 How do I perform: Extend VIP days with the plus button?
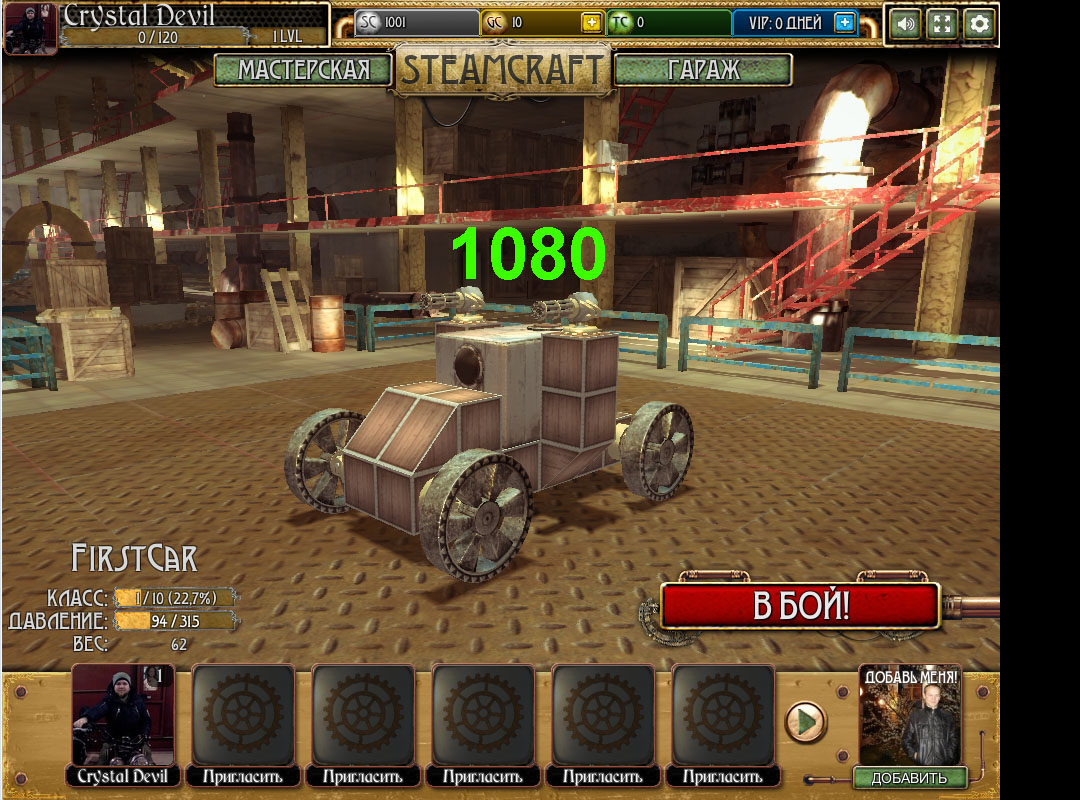pos(845,23)
